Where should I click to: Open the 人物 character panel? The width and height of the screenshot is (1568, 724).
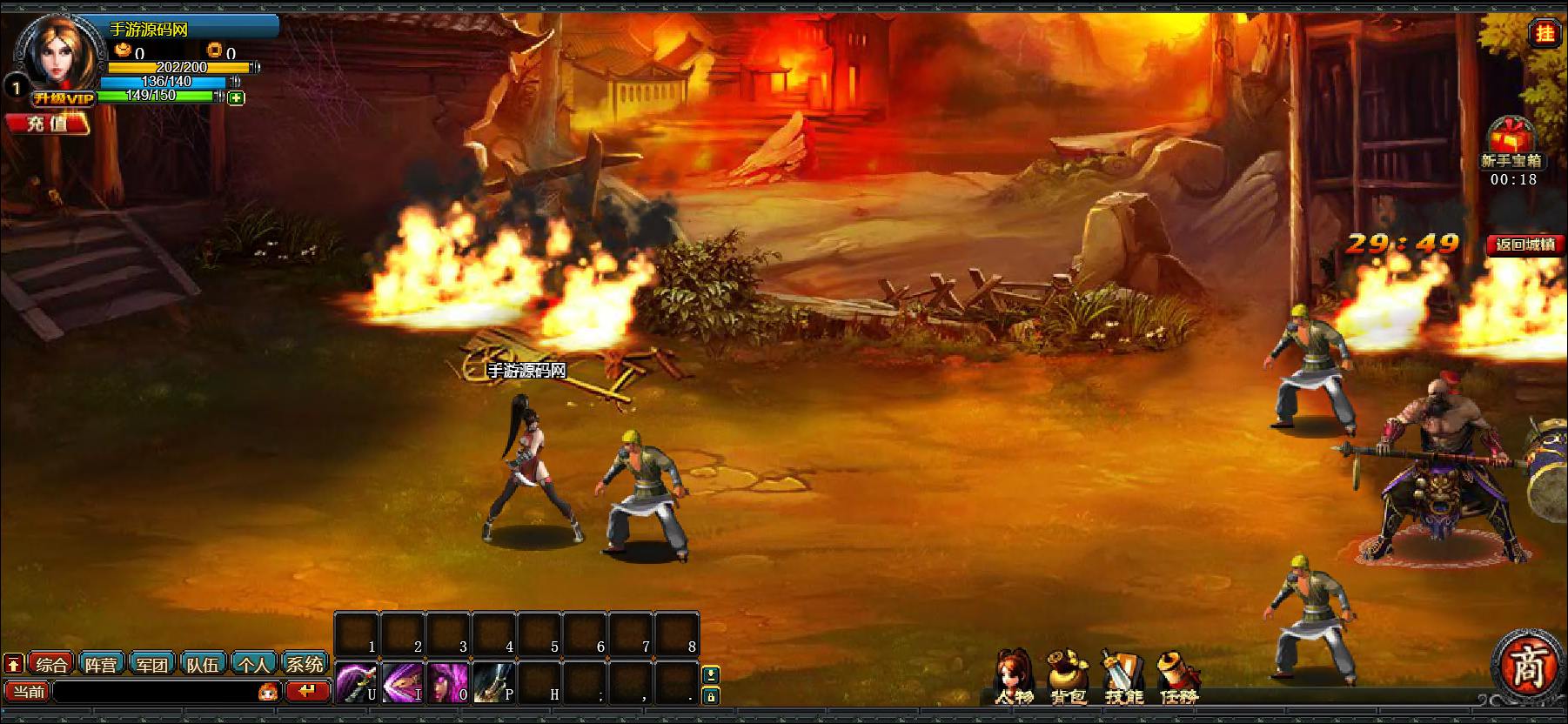[1014, 676]
